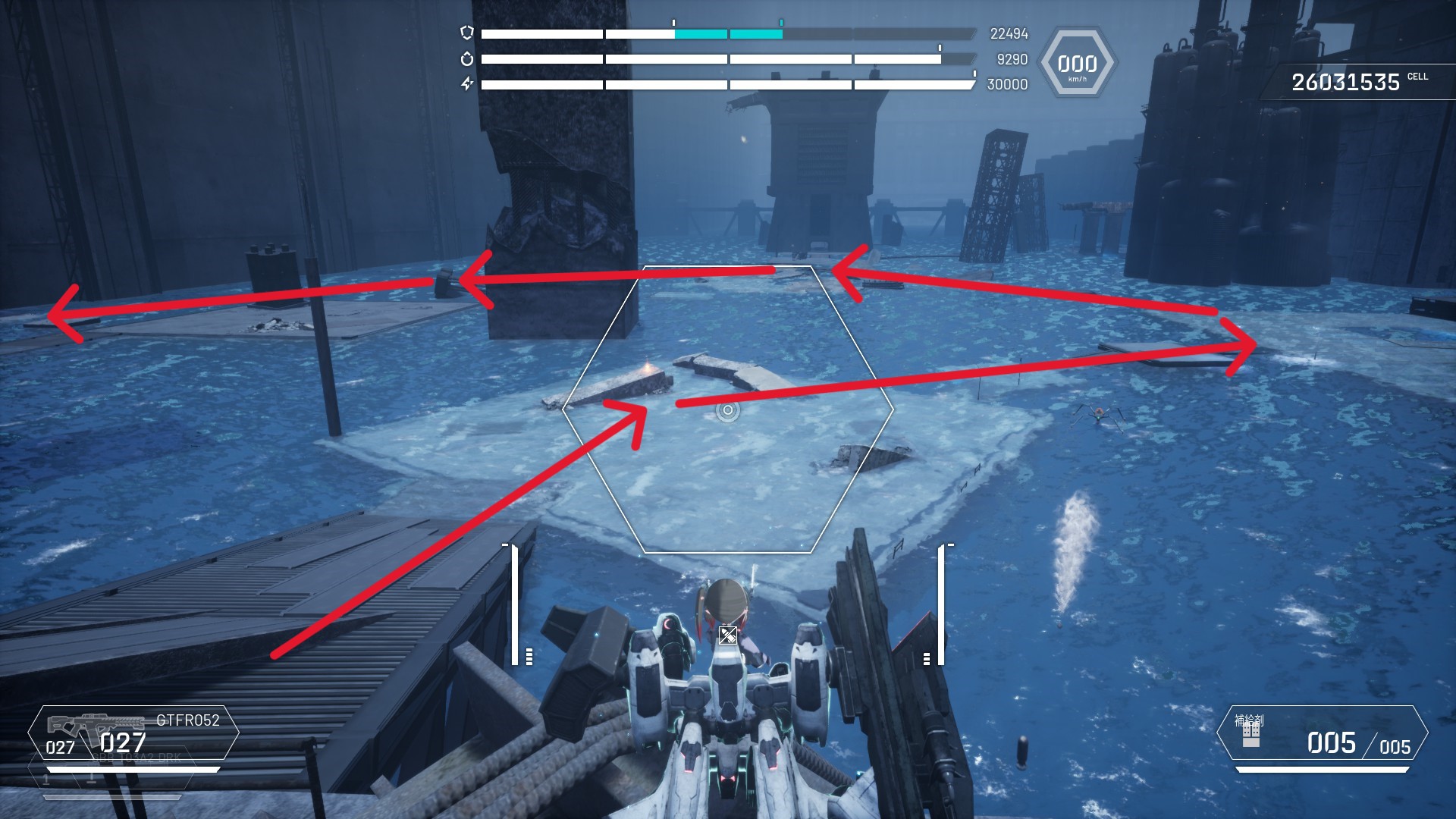Select the GTFR052 rifle weapon slot
Screen dimensions: 1456x819
tap(133, 733)
